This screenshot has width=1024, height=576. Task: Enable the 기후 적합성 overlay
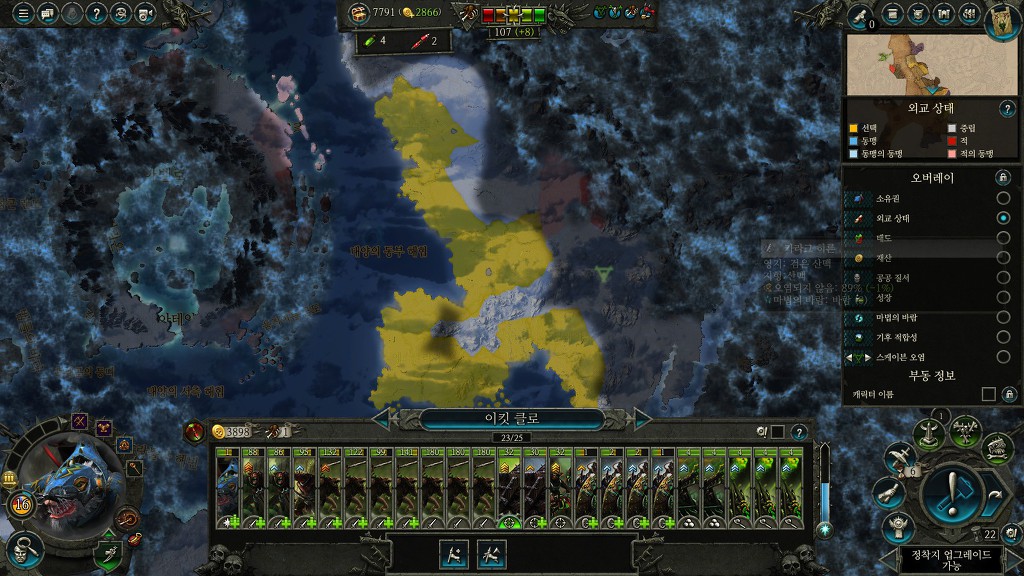(1003, 337)
